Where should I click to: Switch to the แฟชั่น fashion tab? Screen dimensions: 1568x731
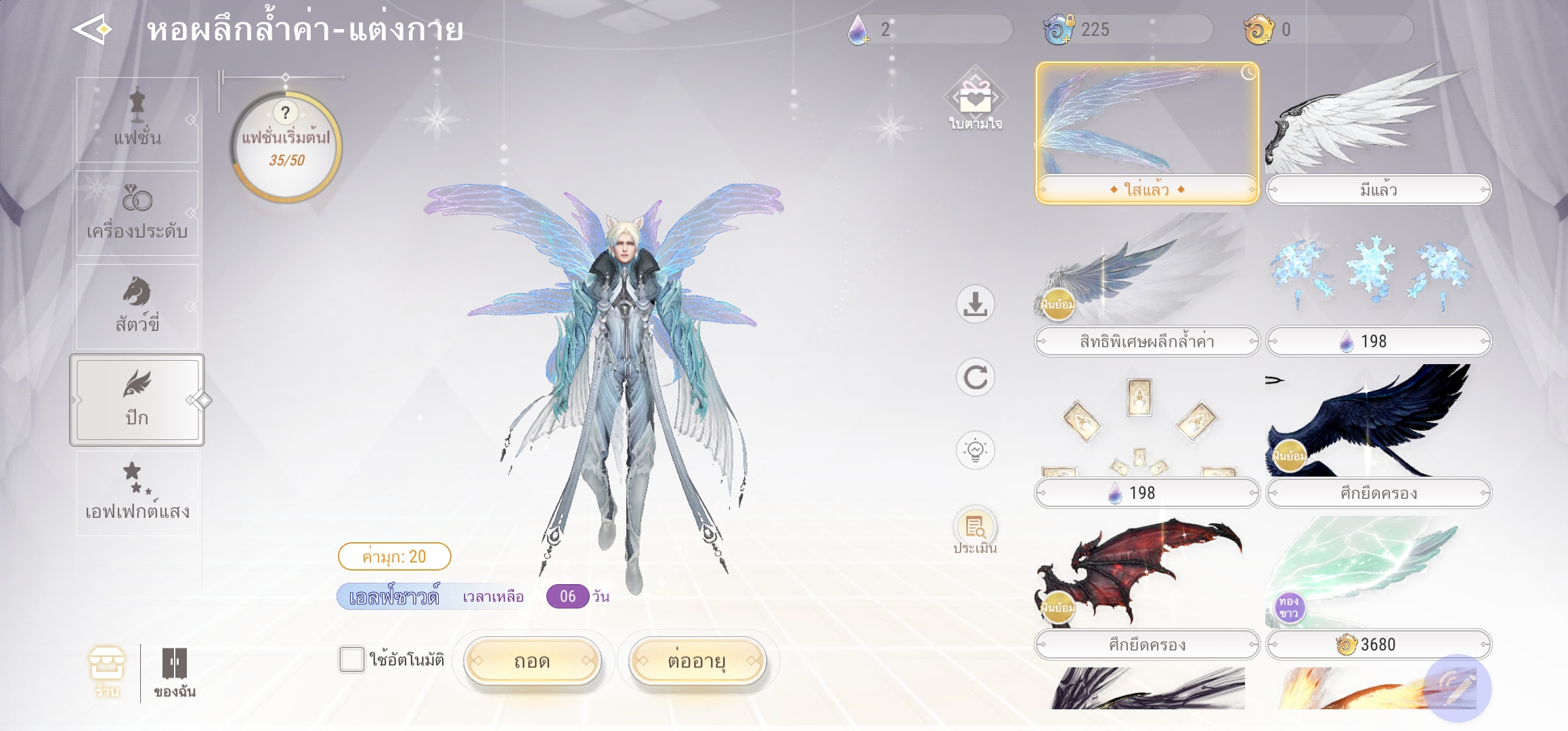[137, 120]
